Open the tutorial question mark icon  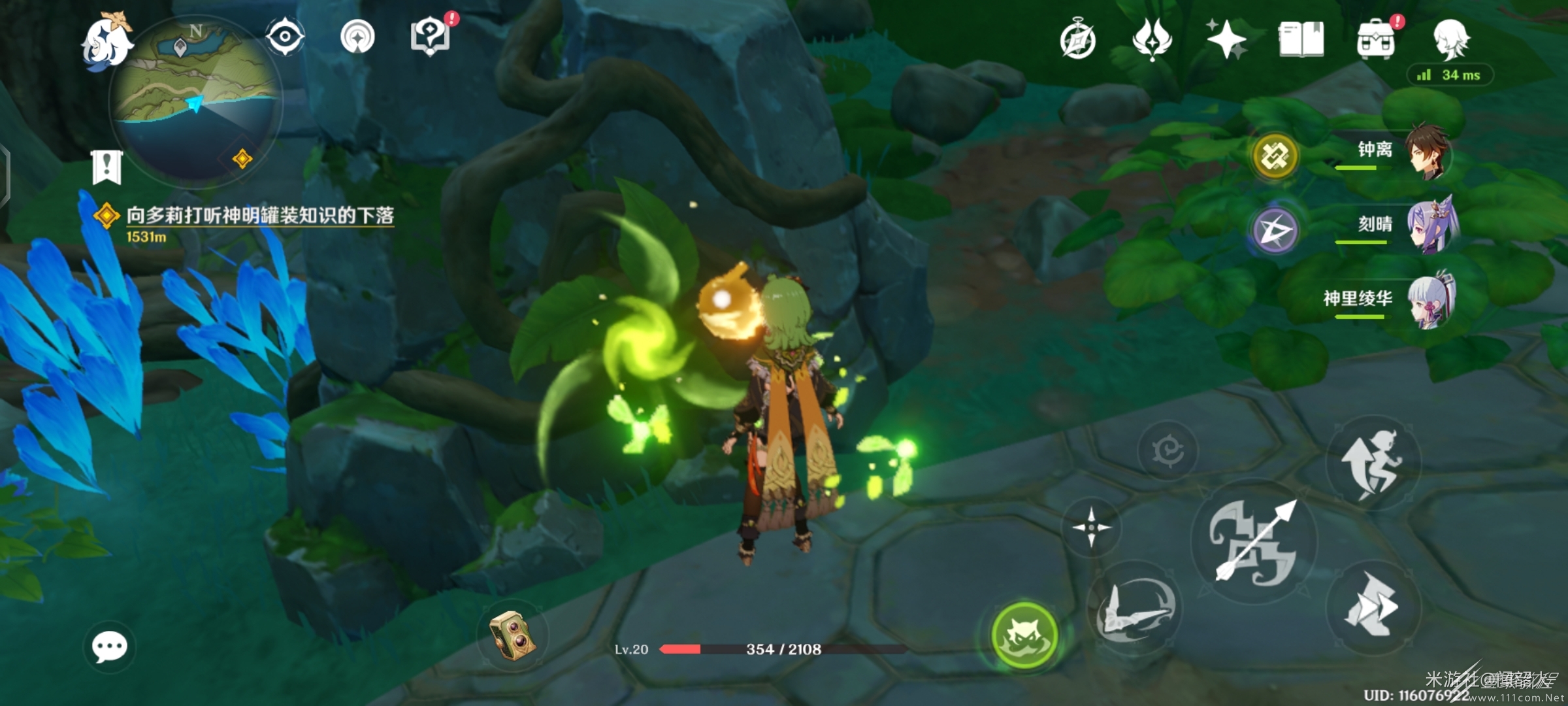click(430, 37)
